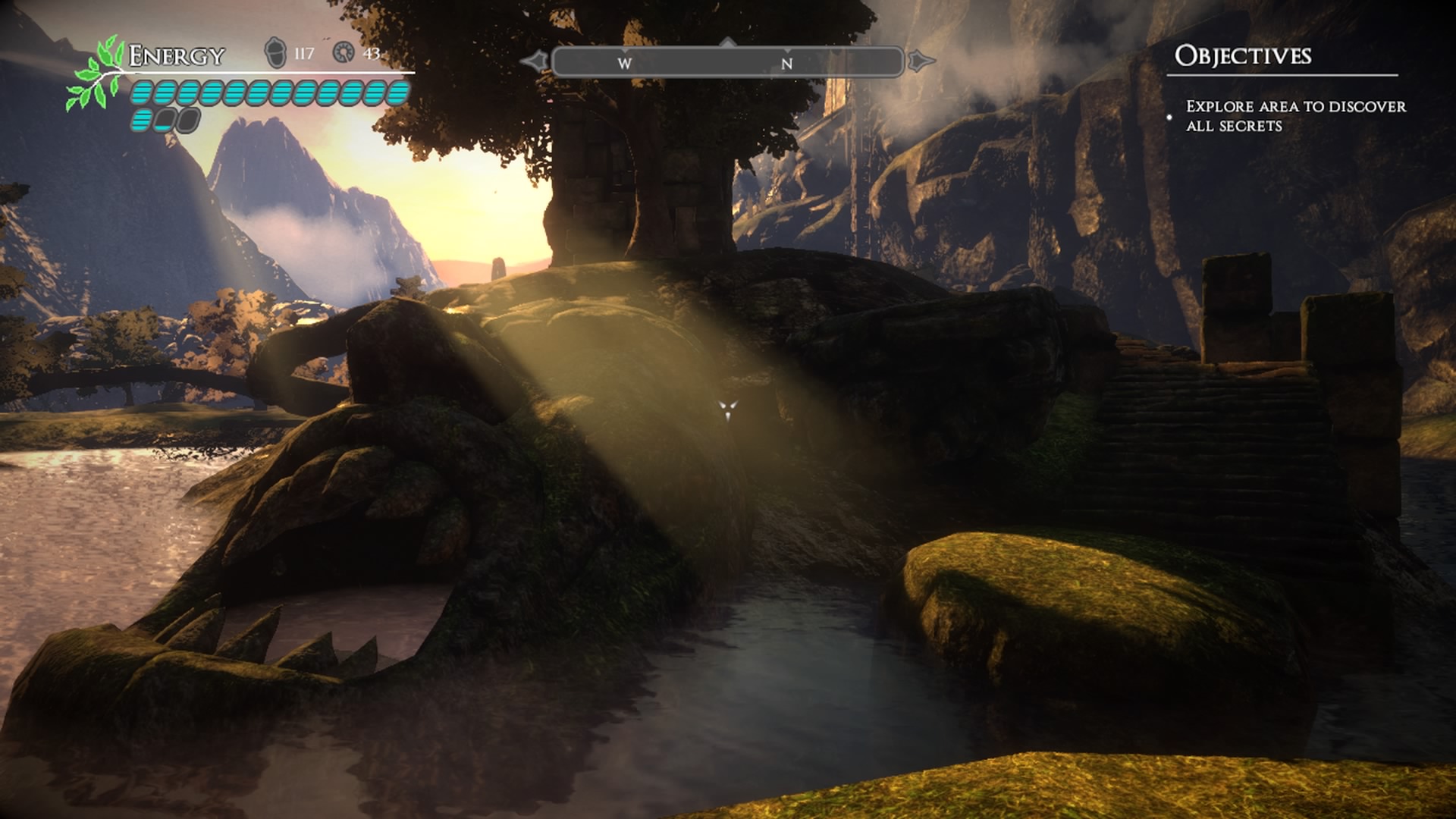Select the 'Explore area' objective entry
This screenshot has height=819, width=1456.
click(1295, 116)
